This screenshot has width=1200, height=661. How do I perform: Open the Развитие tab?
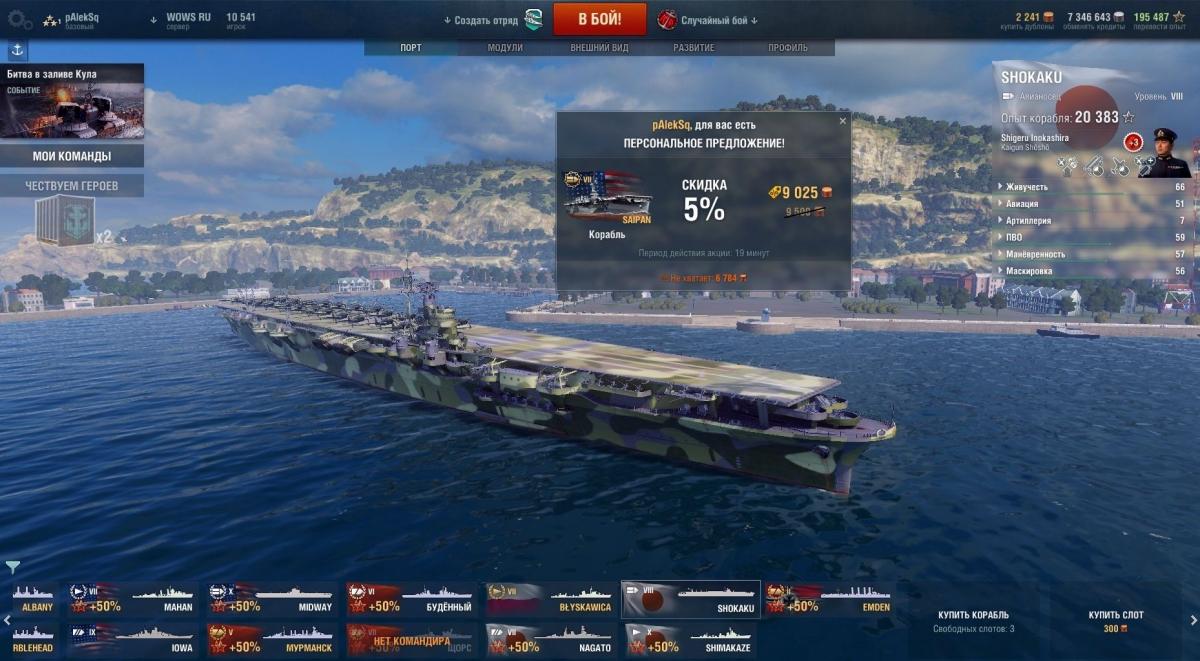(693, 48)
